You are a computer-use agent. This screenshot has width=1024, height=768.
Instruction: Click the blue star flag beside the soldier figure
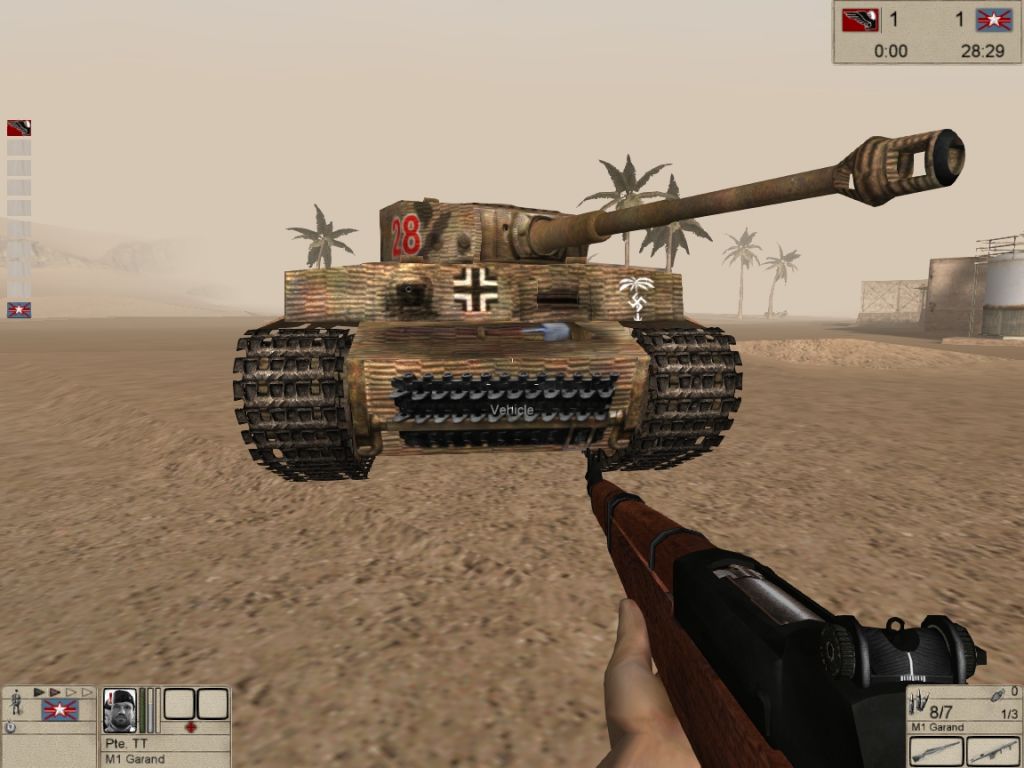58,710
